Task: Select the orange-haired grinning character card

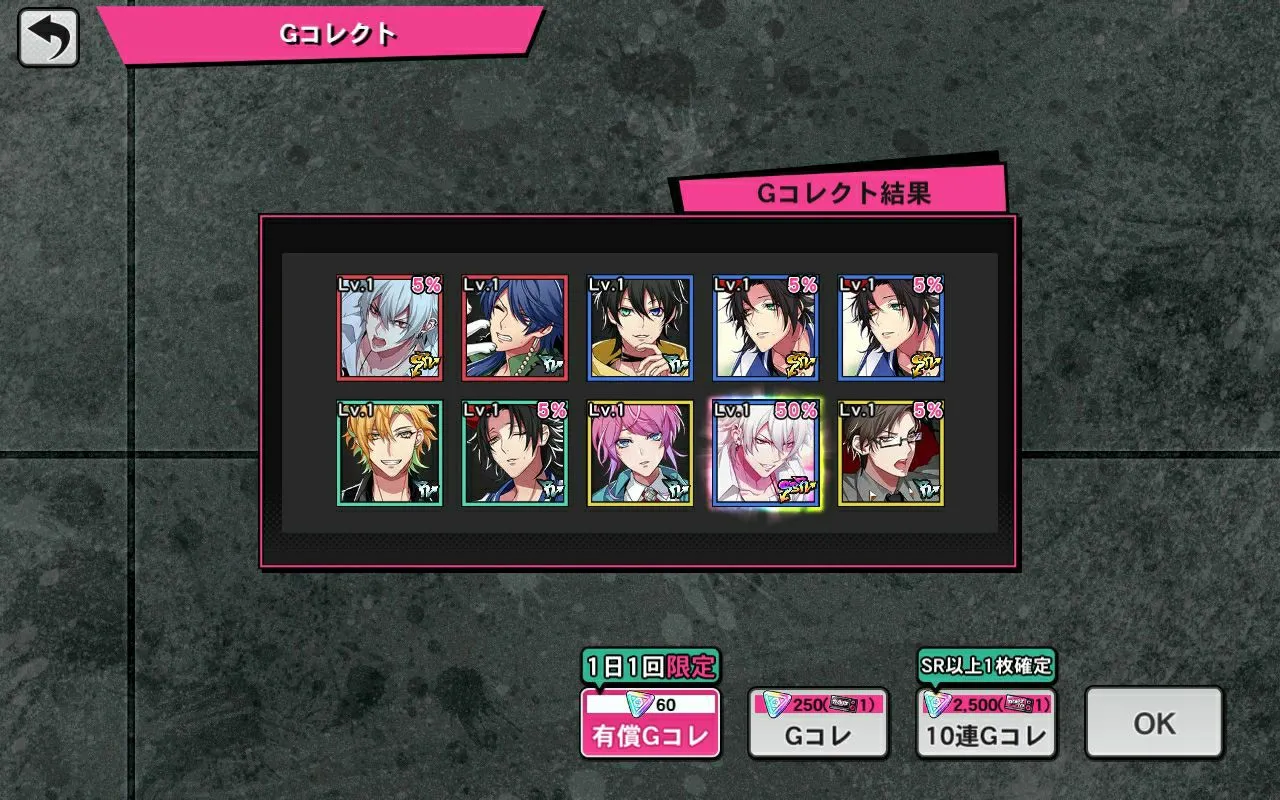Action: pyautogui.click(x=390, y=453)
